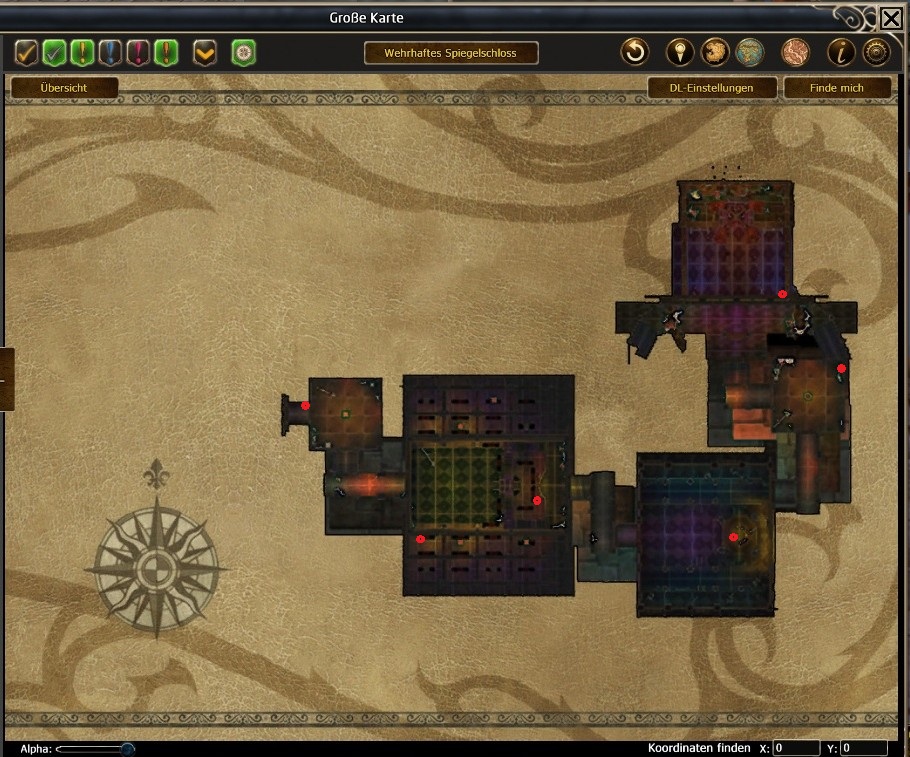The image size is (910, 757).
Task: Open DL-Einstellungen settings
Action: (x=711, y=88)
